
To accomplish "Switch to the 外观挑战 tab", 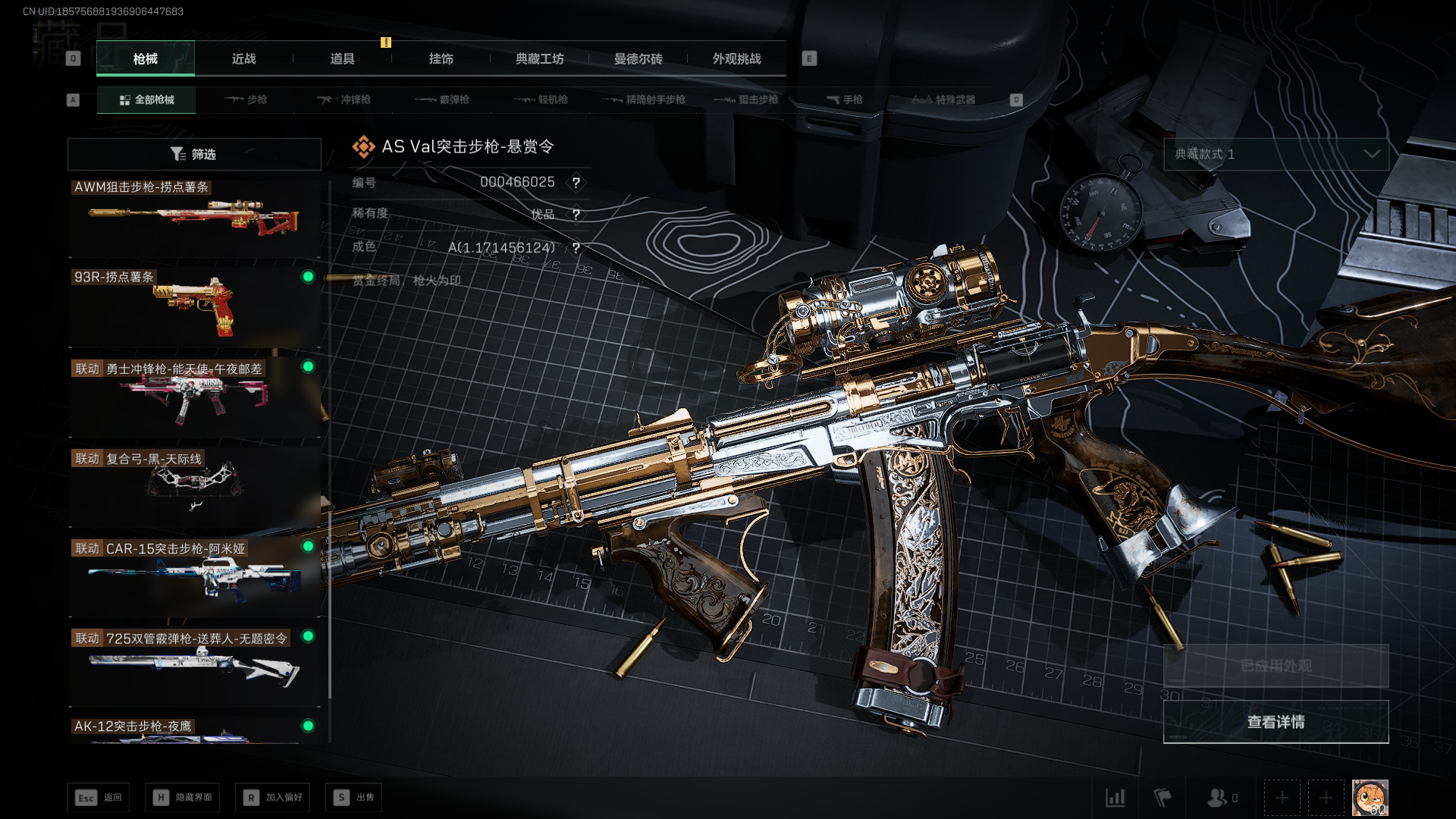I will (736, 58).
